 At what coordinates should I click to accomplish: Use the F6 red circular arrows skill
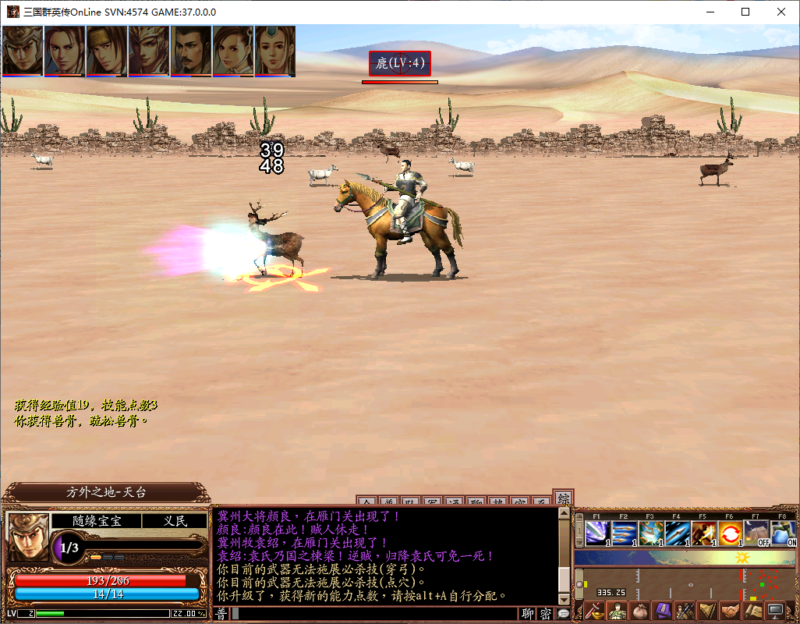(731, 531)
